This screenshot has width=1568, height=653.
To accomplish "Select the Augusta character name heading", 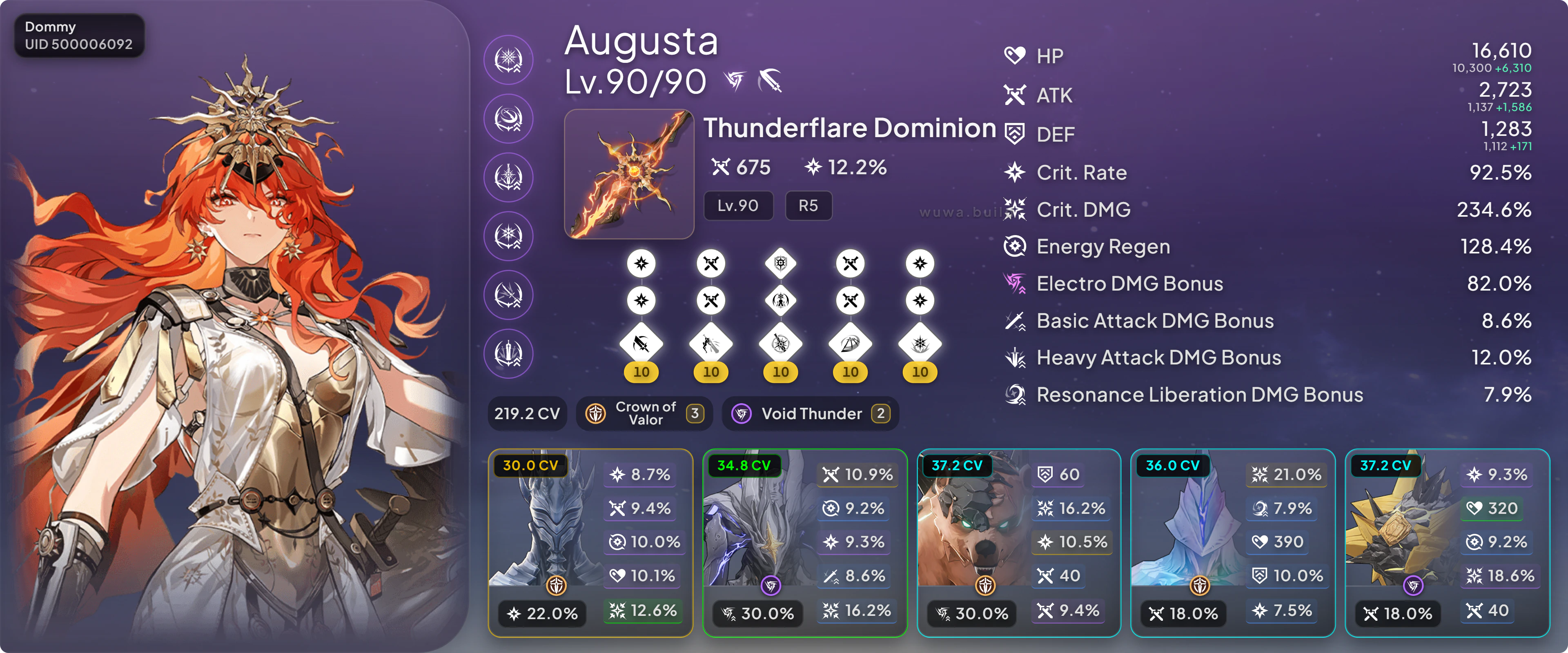I will point(641,41).
